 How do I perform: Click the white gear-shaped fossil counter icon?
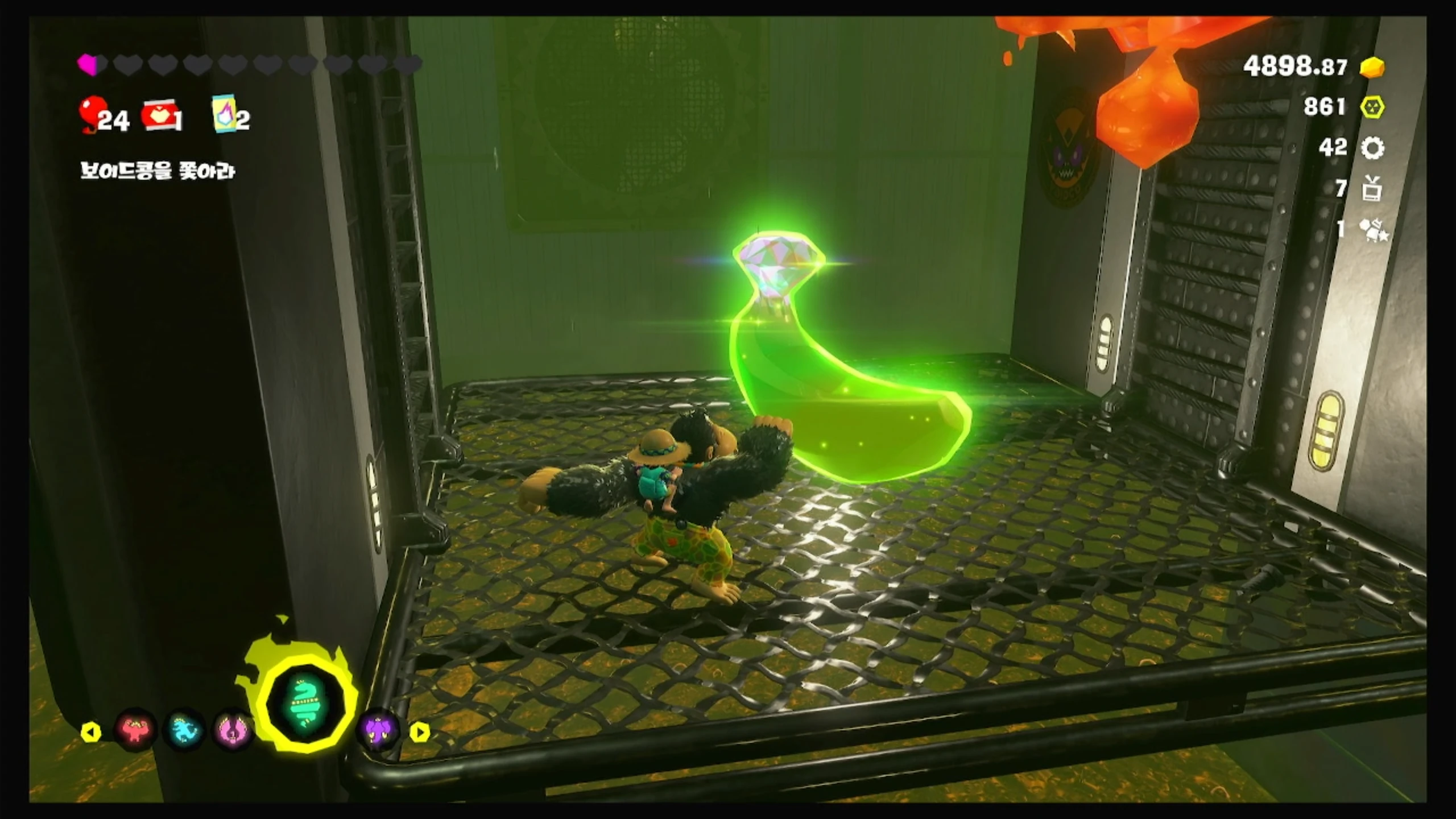1372,148
